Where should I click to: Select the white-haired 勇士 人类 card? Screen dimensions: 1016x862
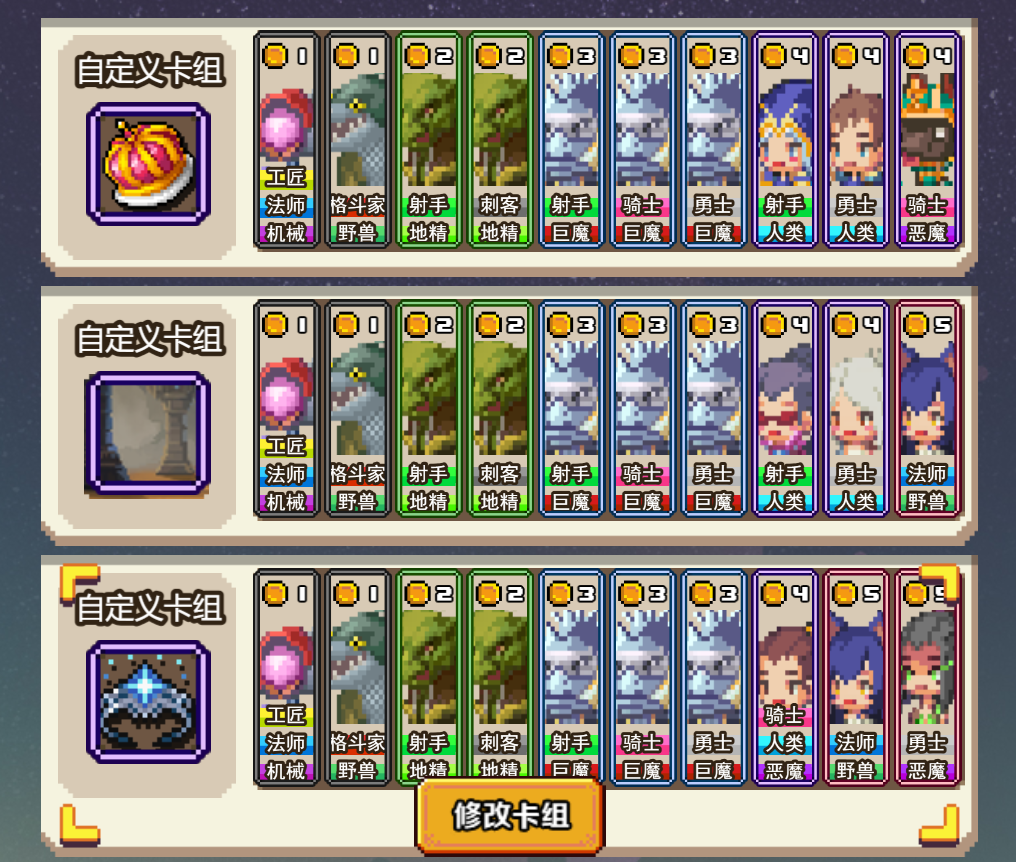(856, 408)
